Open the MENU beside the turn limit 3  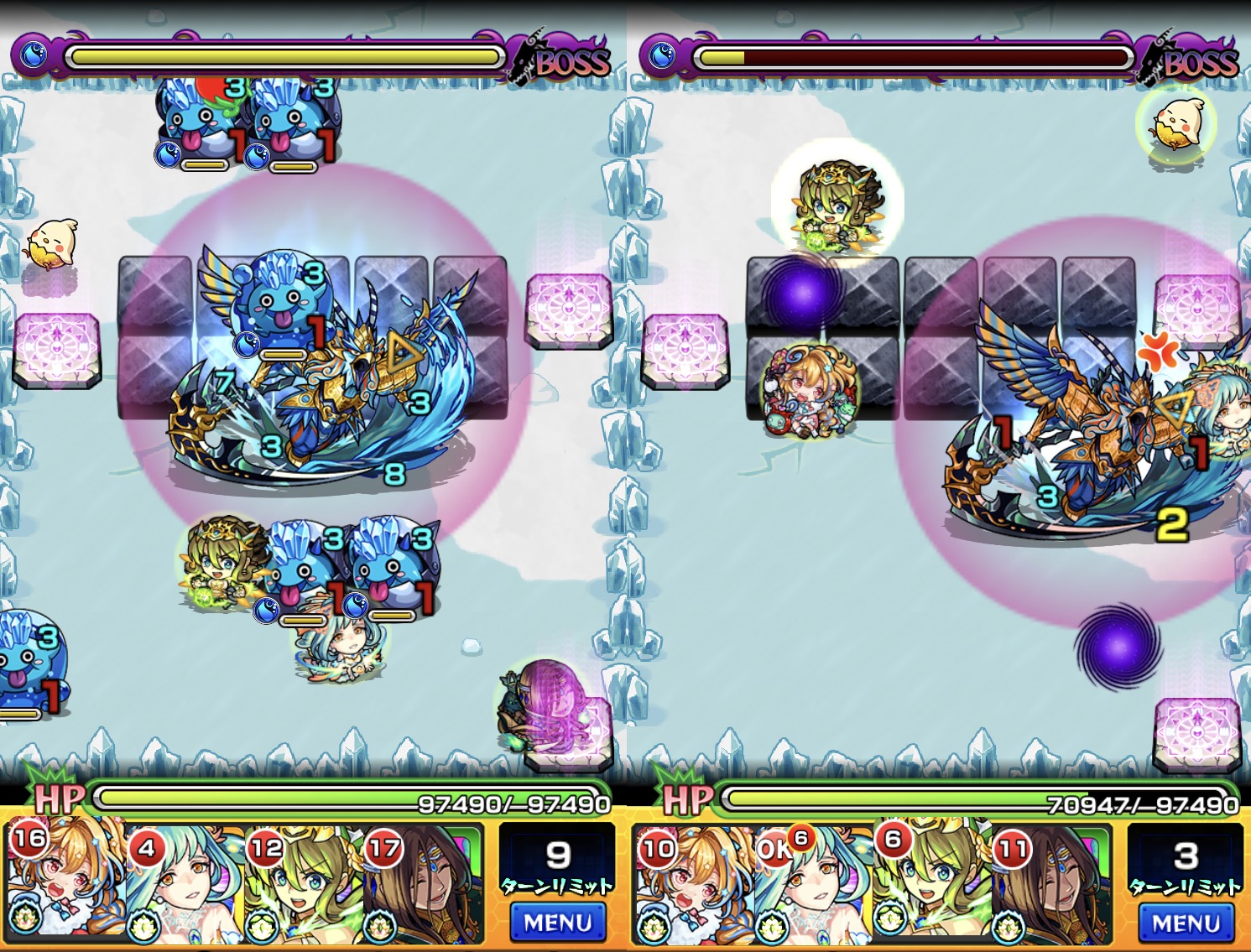coord(1185,923)
